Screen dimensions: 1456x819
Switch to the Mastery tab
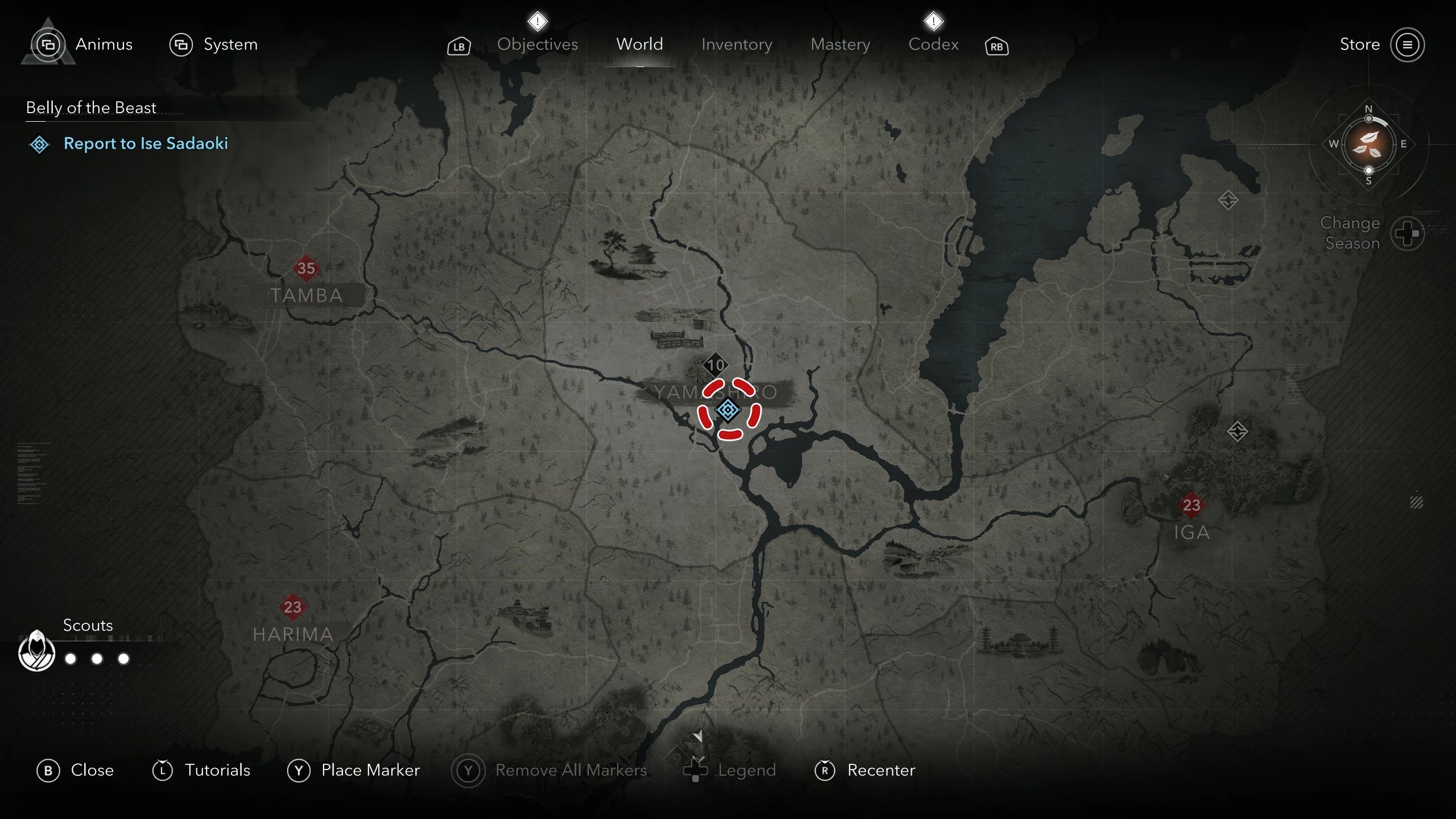pyautogui.click(x=840, y=44)
